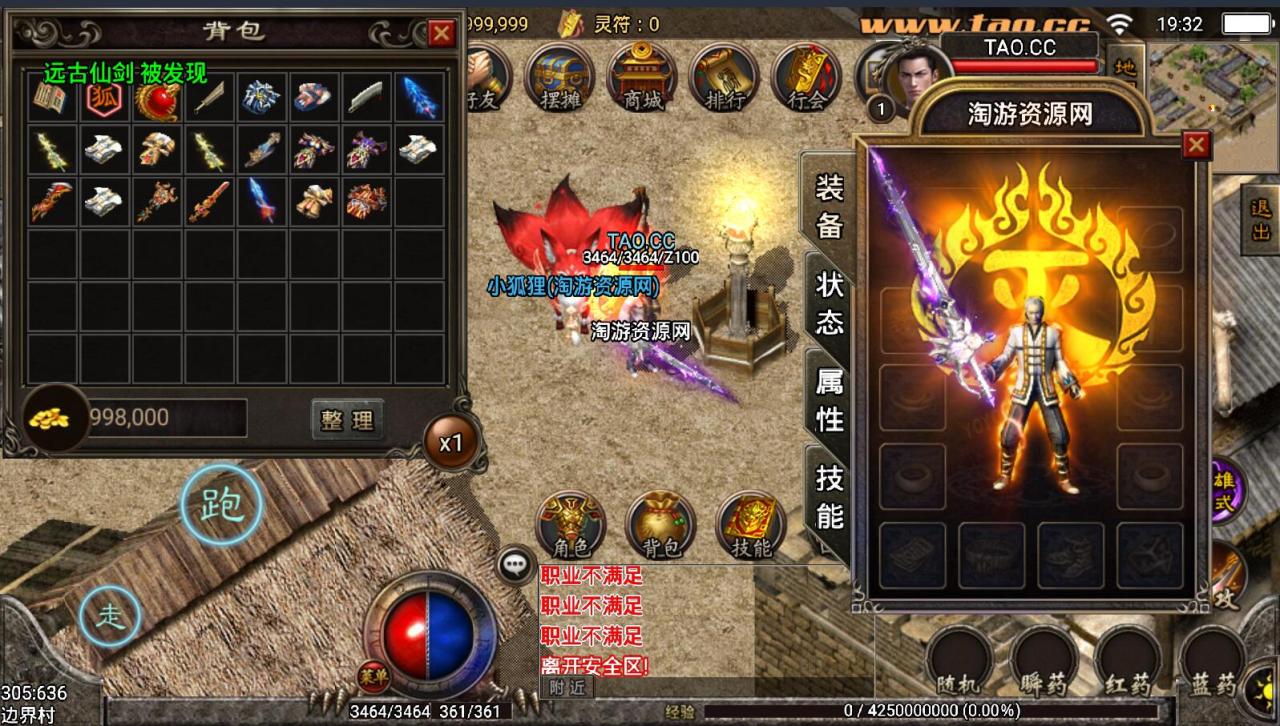Open the 商城 shop
Screen dimensions: 1280x726
(x=643, y=77)
